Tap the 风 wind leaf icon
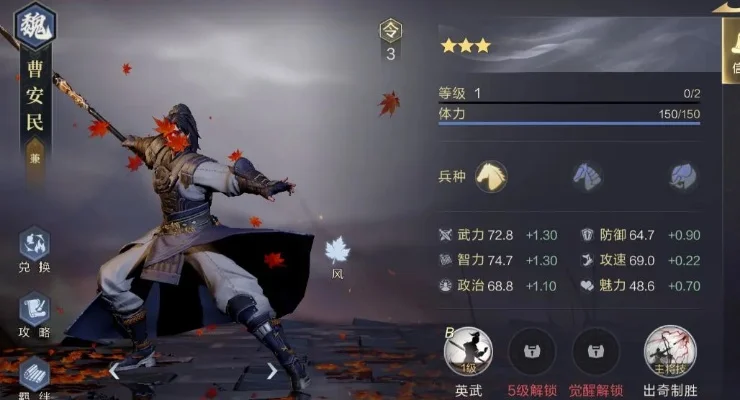The image size is (740, 400). click(x=337, y=250)
